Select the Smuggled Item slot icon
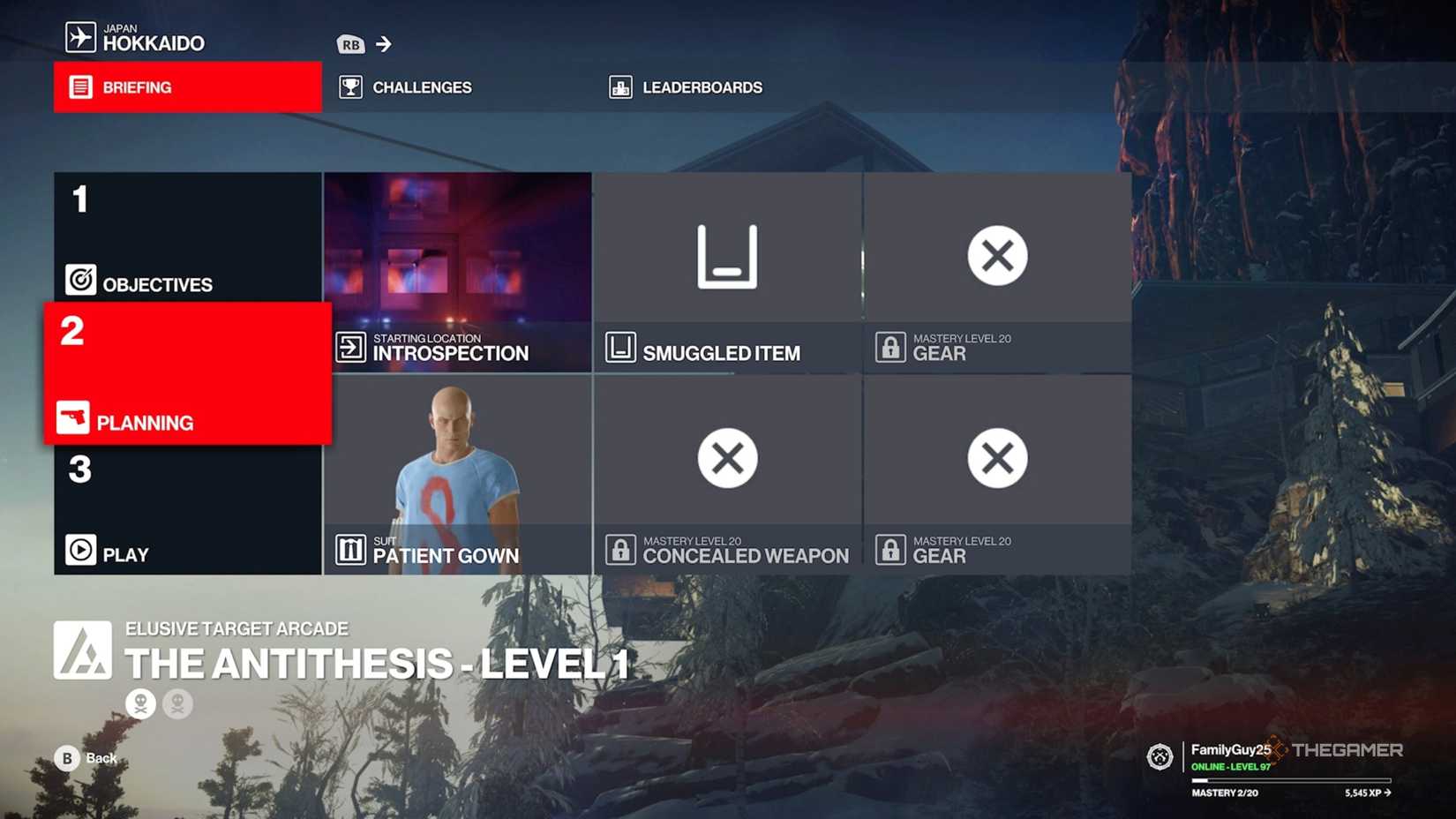The width and height of the screenshot is (1456, 819). pyautogui.click(x=726, y=256)
